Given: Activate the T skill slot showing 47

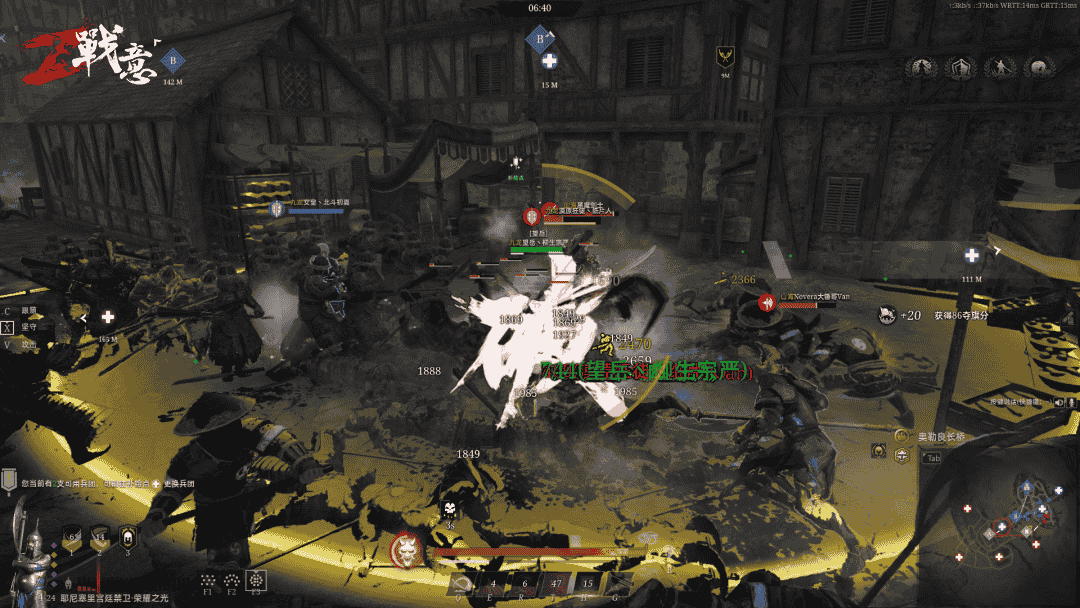Looking at the screenshot, I should [x=556, y=584].
